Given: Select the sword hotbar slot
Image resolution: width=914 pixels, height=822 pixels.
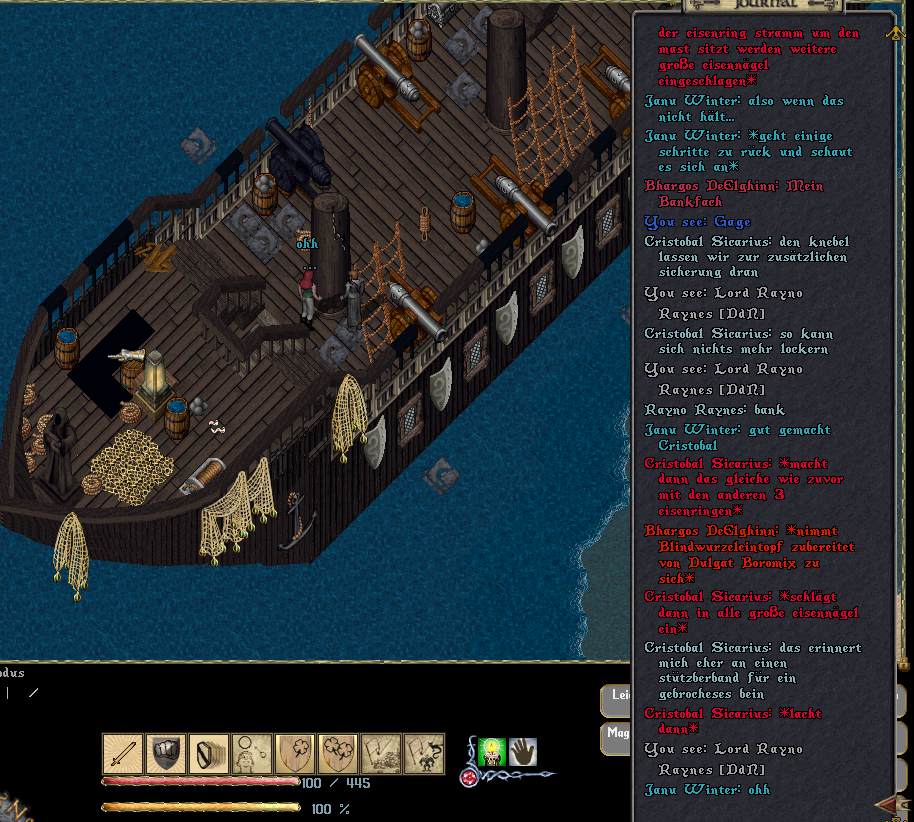Looking at the screenshot, I should pos(123,754).
